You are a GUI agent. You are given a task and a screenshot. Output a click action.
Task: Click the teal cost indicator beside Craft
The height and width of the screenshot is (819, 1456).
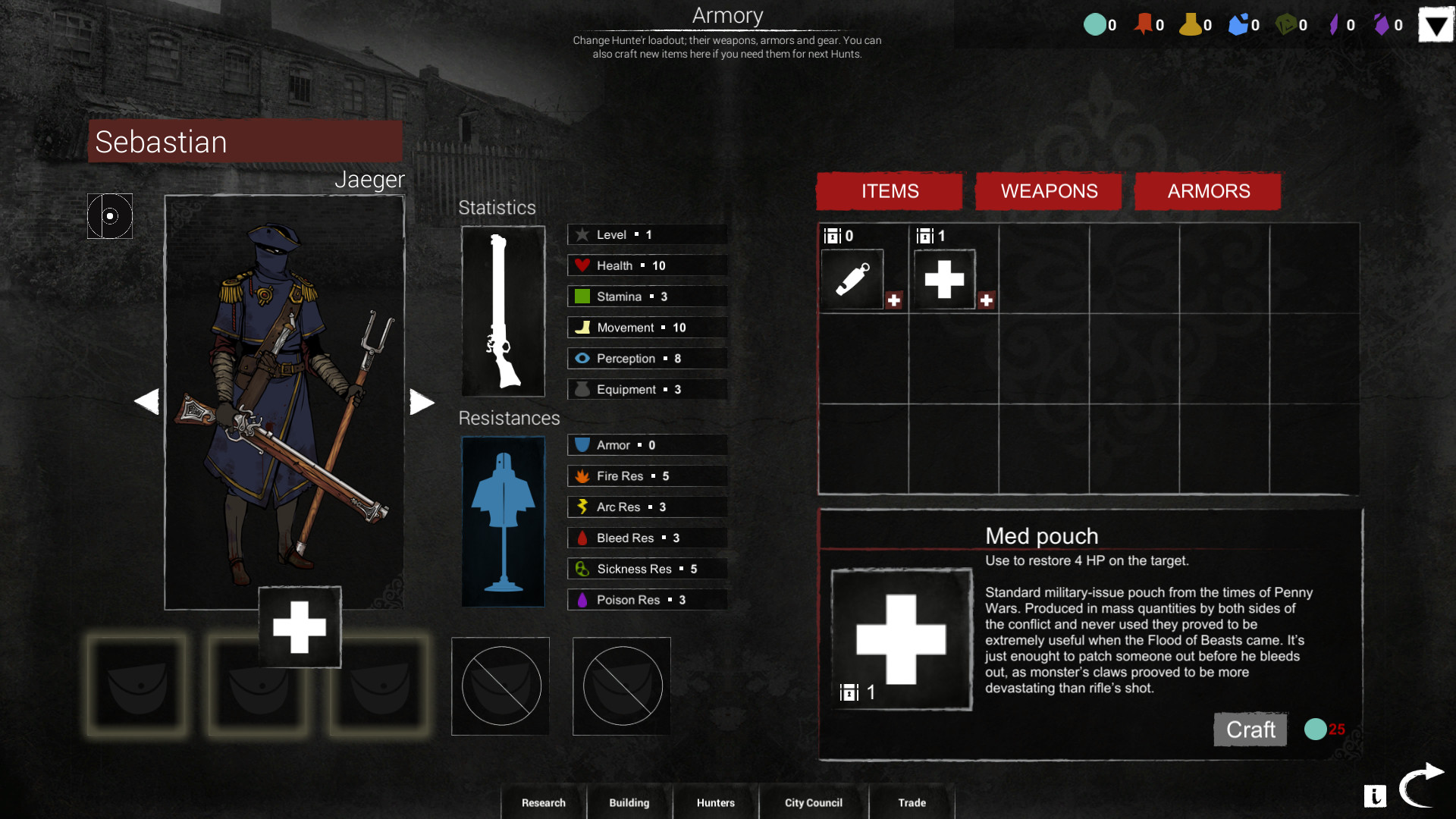coord(1316,729)
